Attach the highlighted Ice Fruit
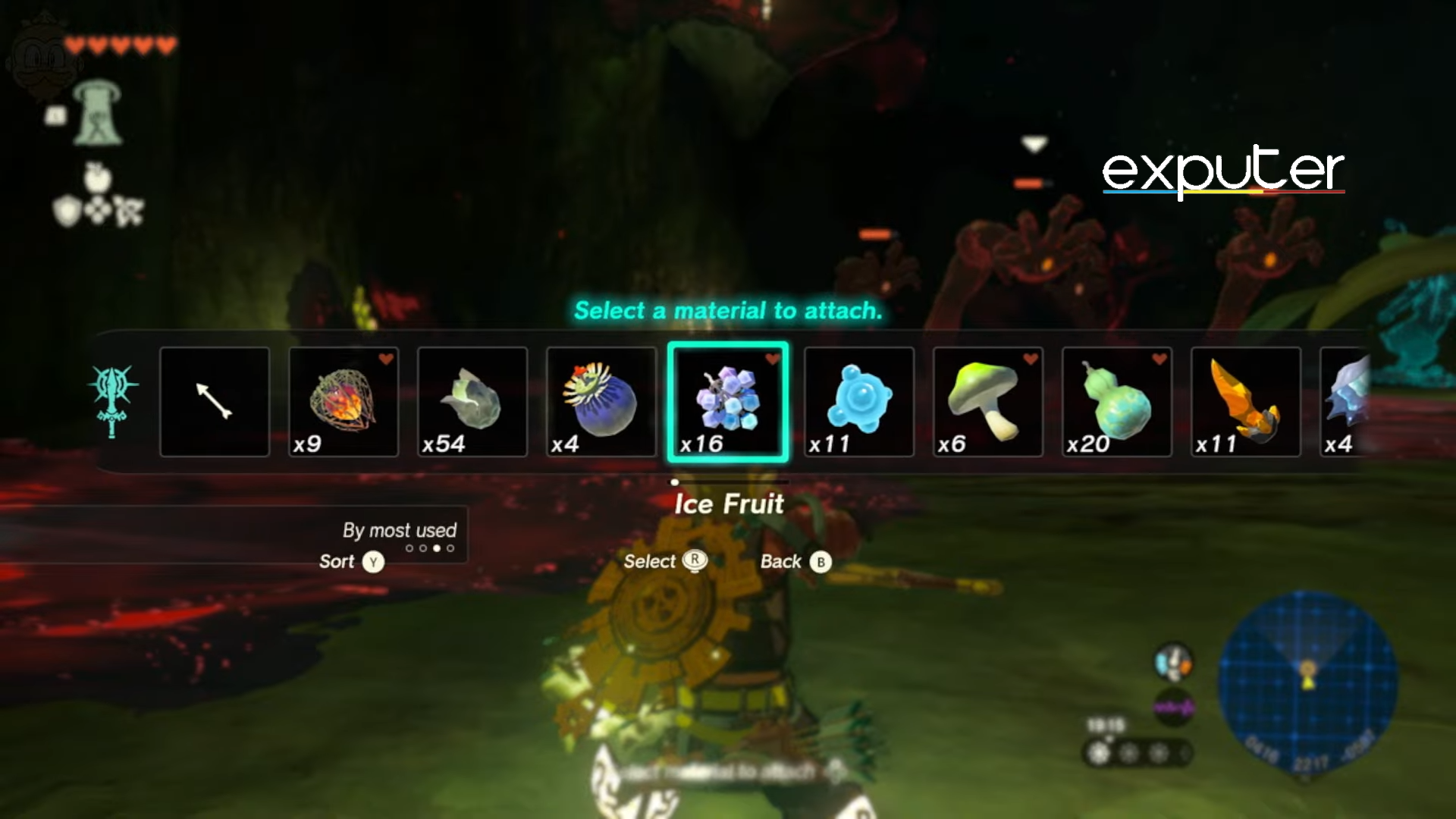This screenshot has height=819, width=1456. click(728, 402)
